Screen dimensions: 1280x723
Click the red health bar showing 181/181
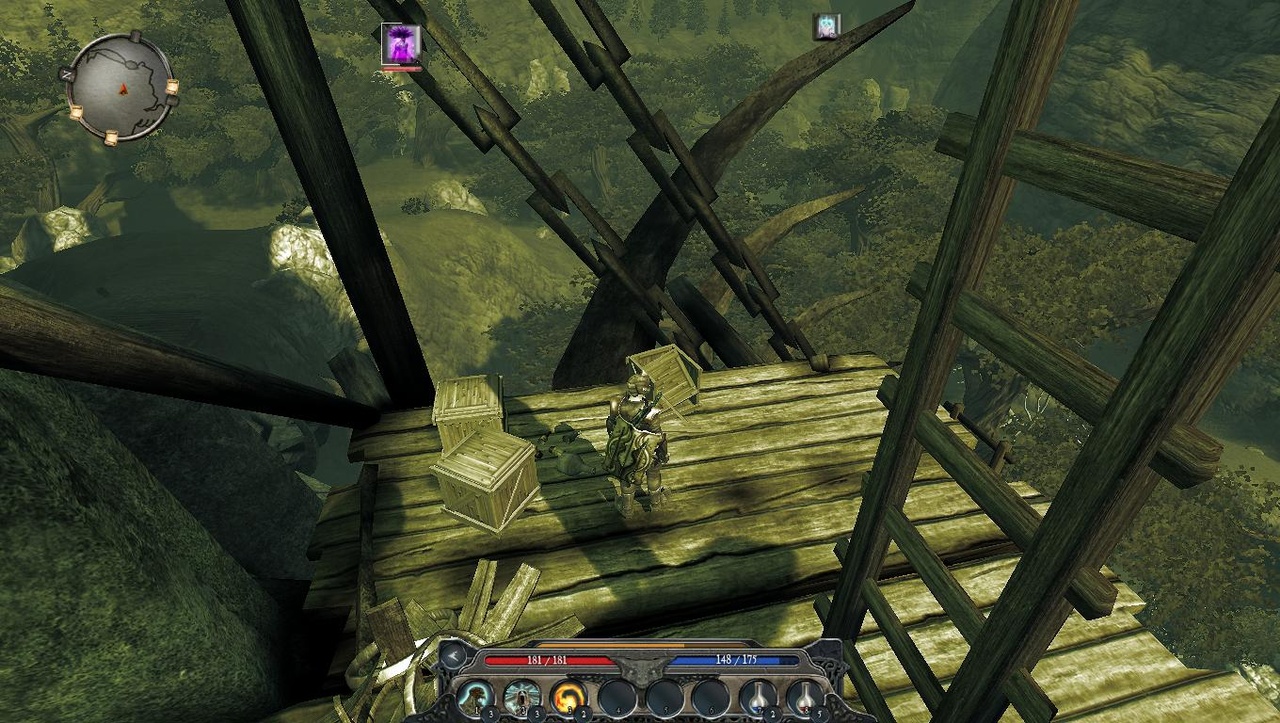pos(546,660)
